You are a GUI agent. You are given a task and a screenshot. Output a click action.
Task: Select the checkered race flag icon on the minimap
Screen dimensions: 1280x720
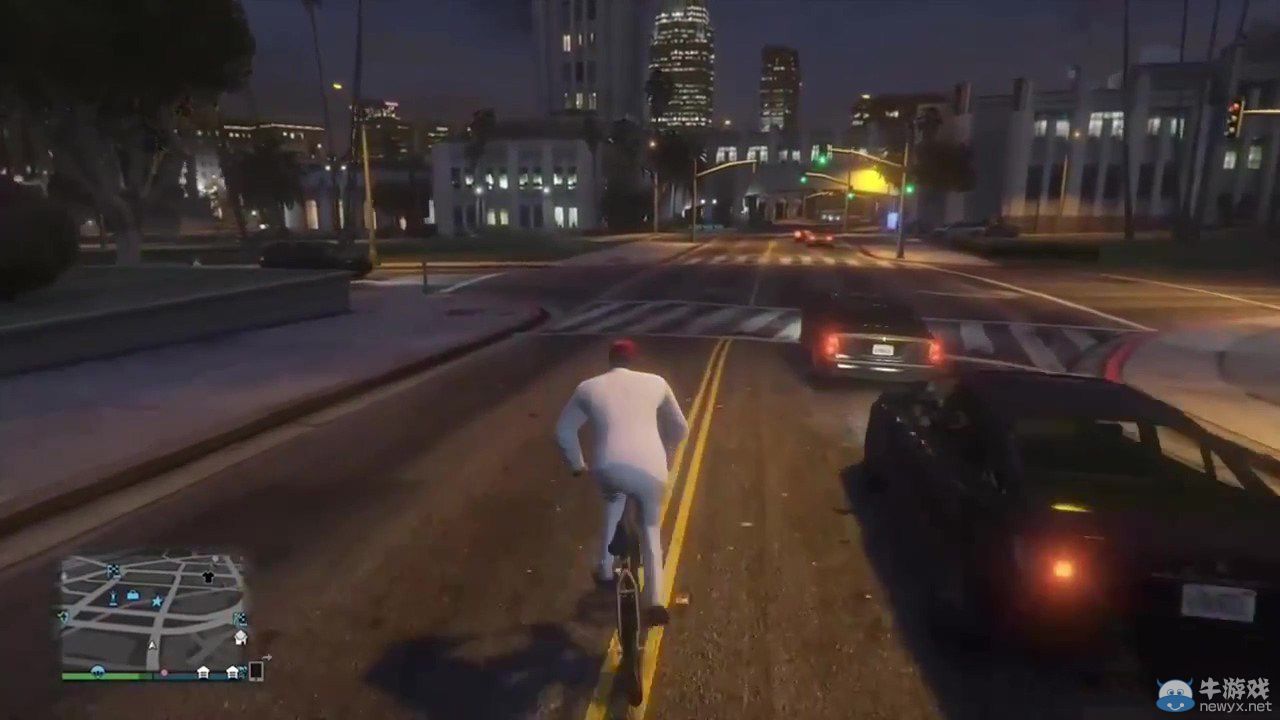point(113,568)
